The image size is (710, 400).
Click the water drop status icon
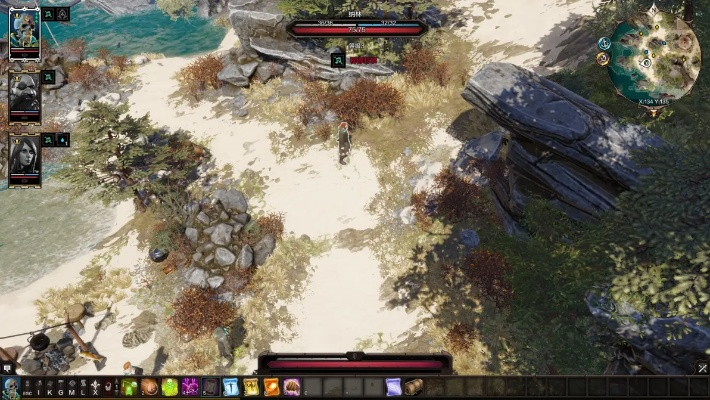click(63, 139)
